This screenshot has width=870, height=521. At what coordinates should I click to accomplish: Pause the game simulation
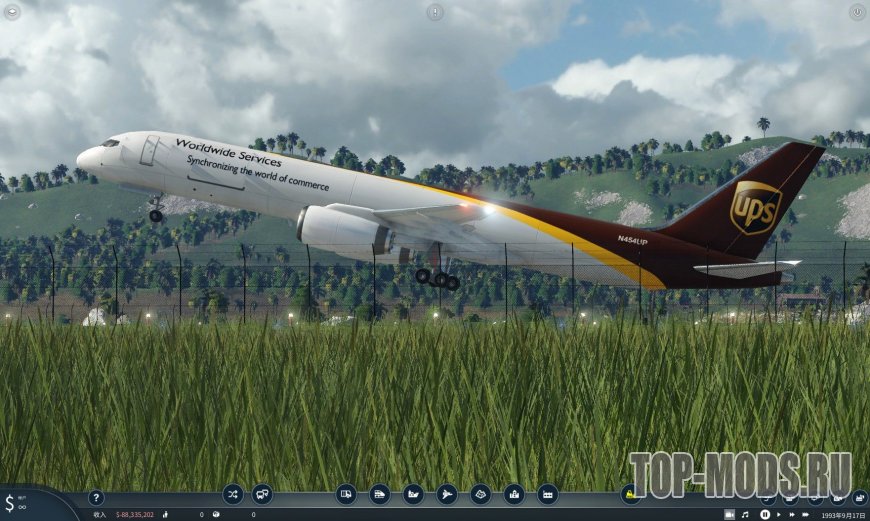point(764,514)
